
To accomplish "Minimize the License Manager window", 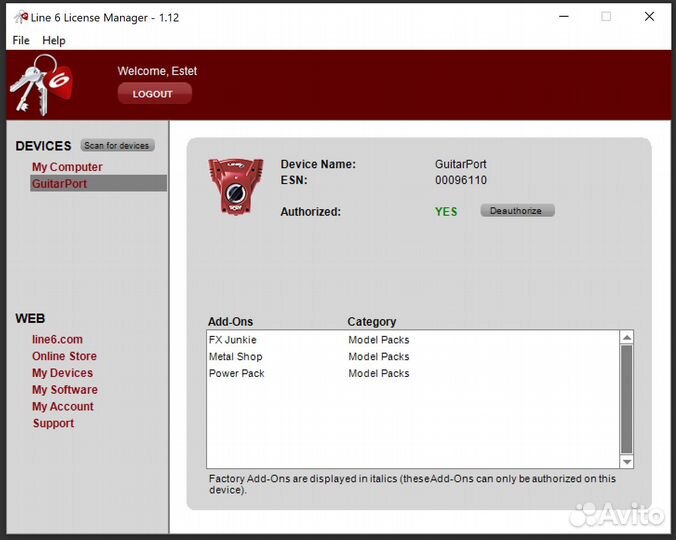I will [x=561, y=17].
